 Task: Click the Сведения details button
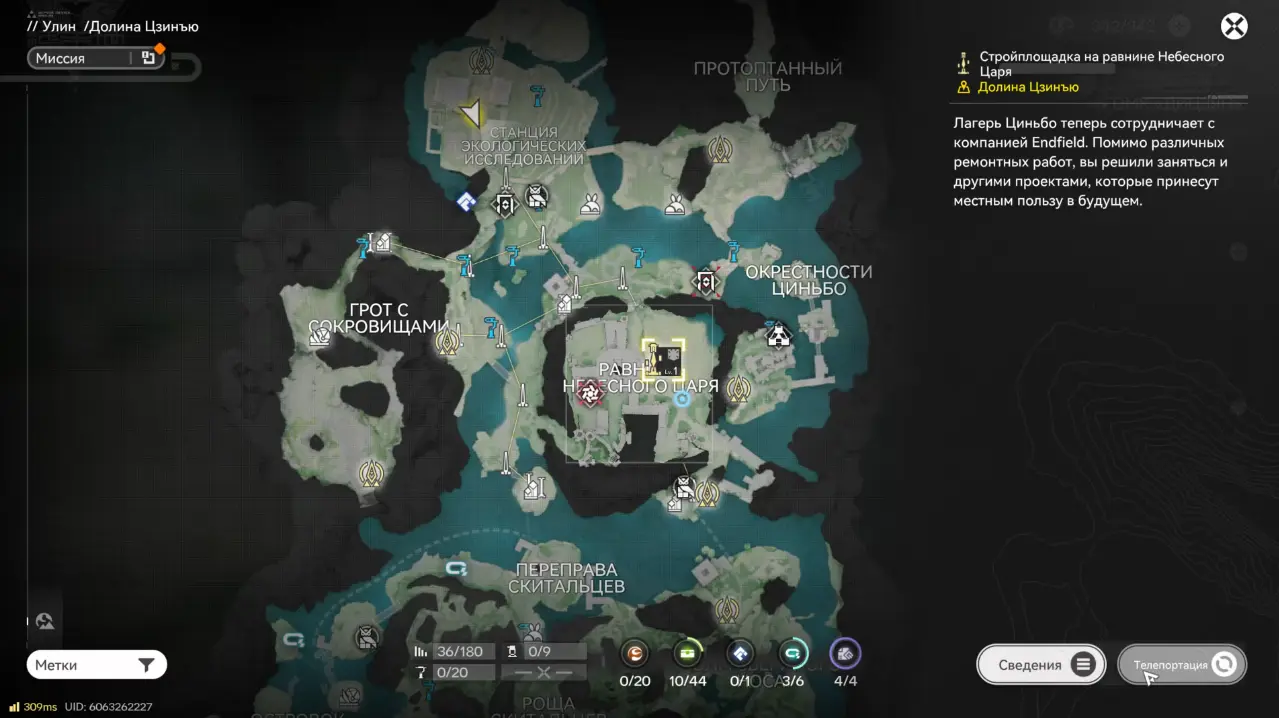tap(1041, 665)
